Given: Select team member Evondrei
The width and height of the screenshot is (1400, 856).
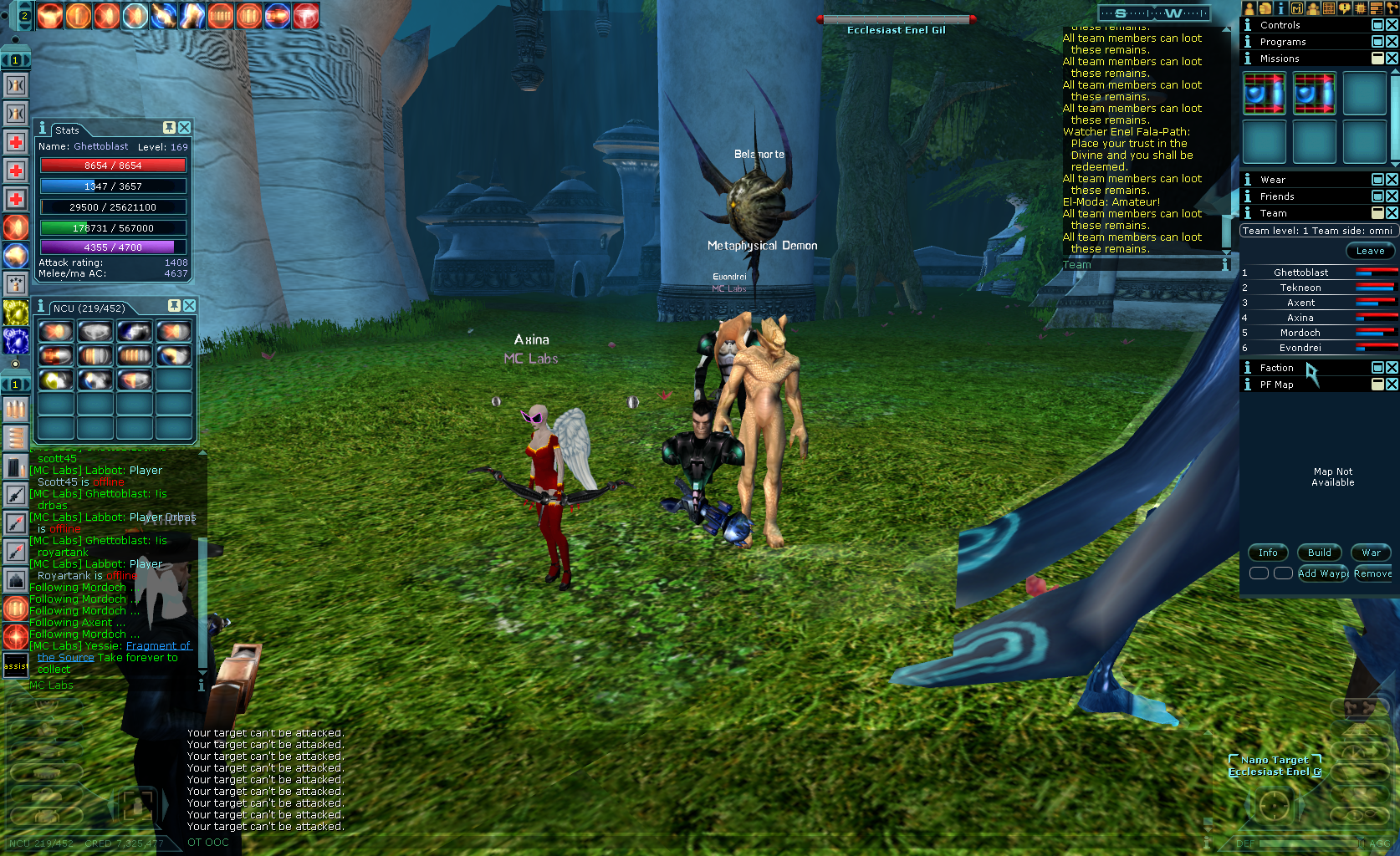Looking at the screenshot, I should click(x=1300, y=348).
